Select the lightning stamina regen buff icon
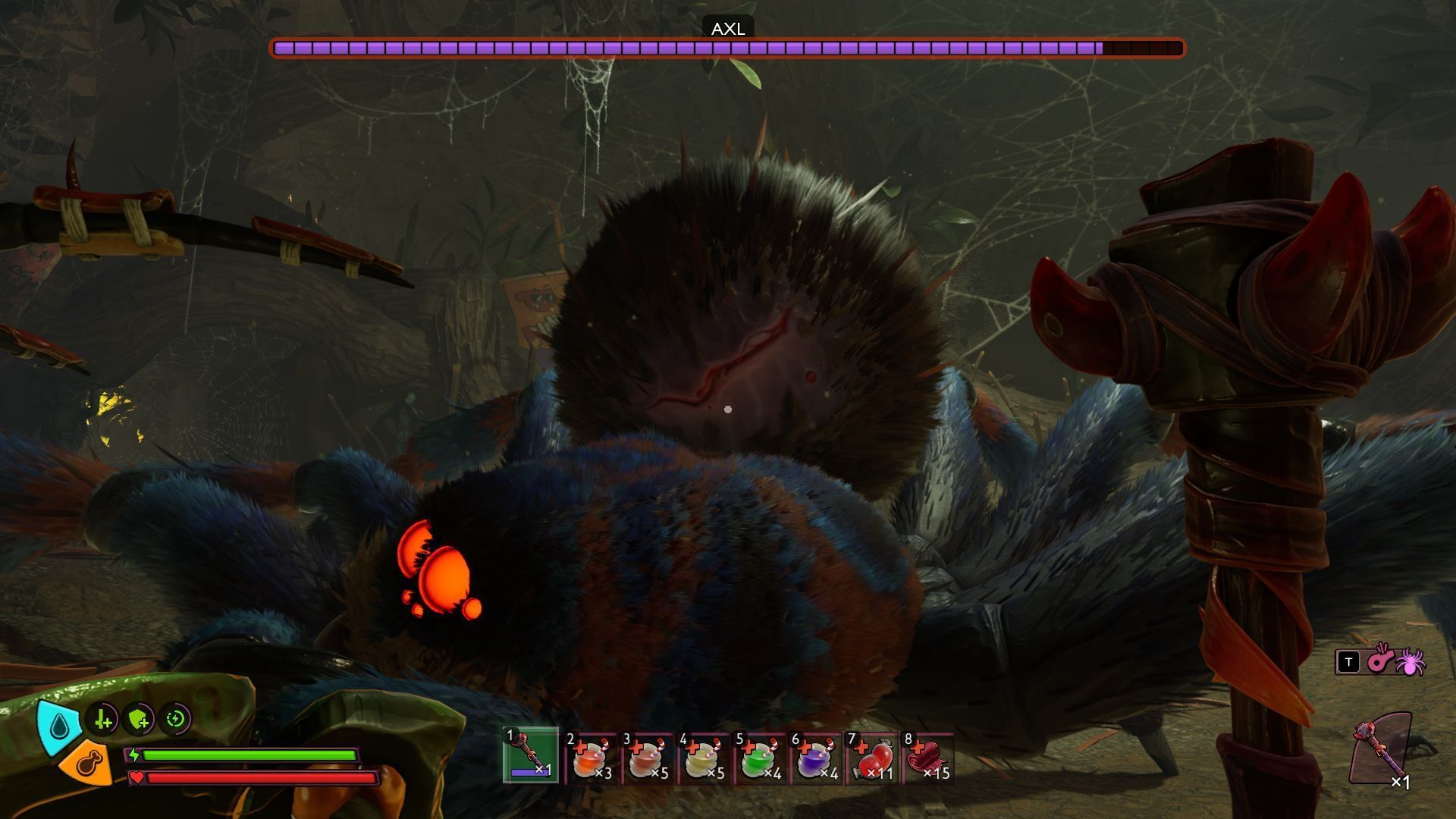1456x819 pixels. click(176, 719)
